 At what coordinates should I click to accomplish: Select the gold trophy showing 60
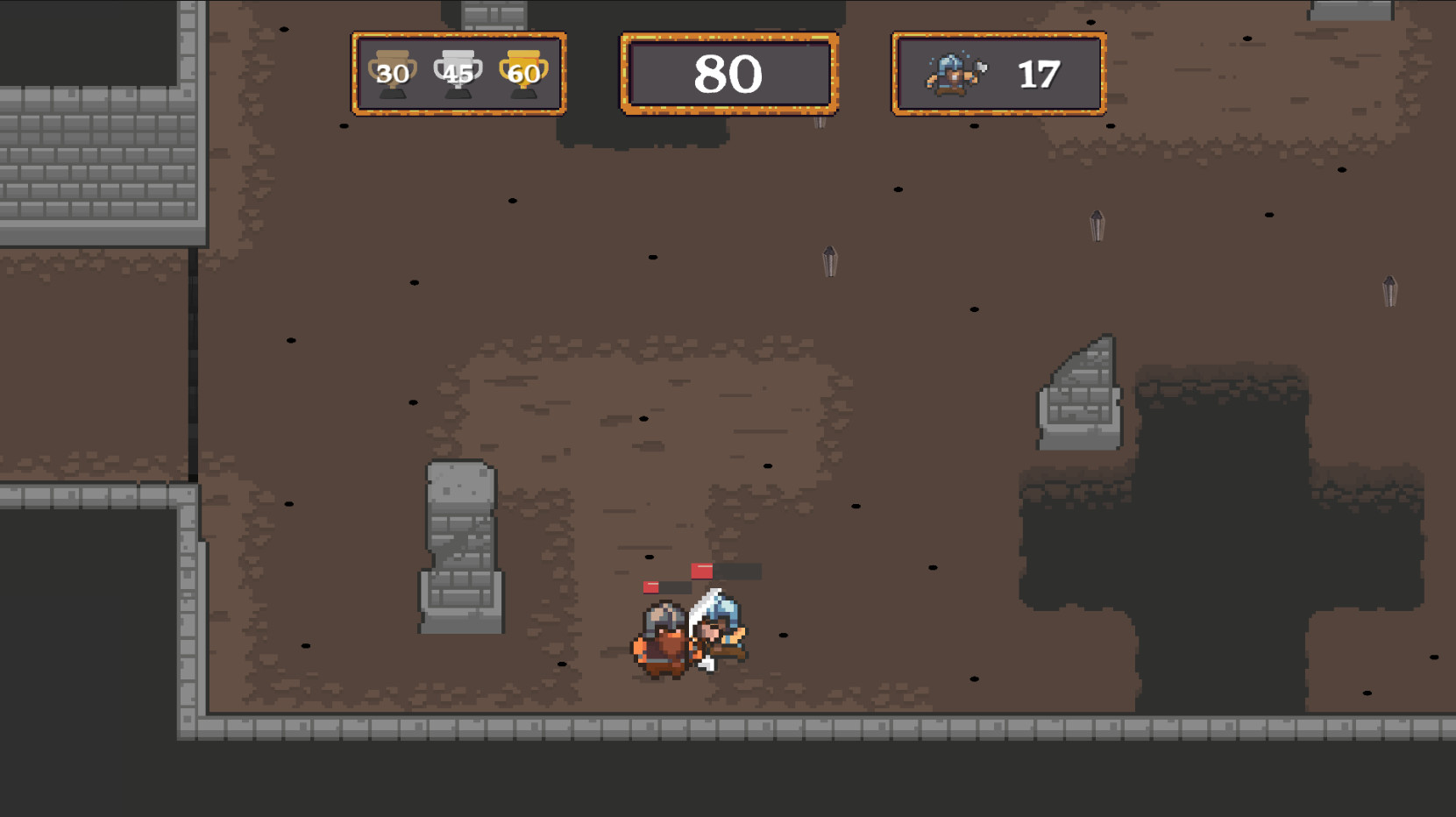tap(522, 73)
